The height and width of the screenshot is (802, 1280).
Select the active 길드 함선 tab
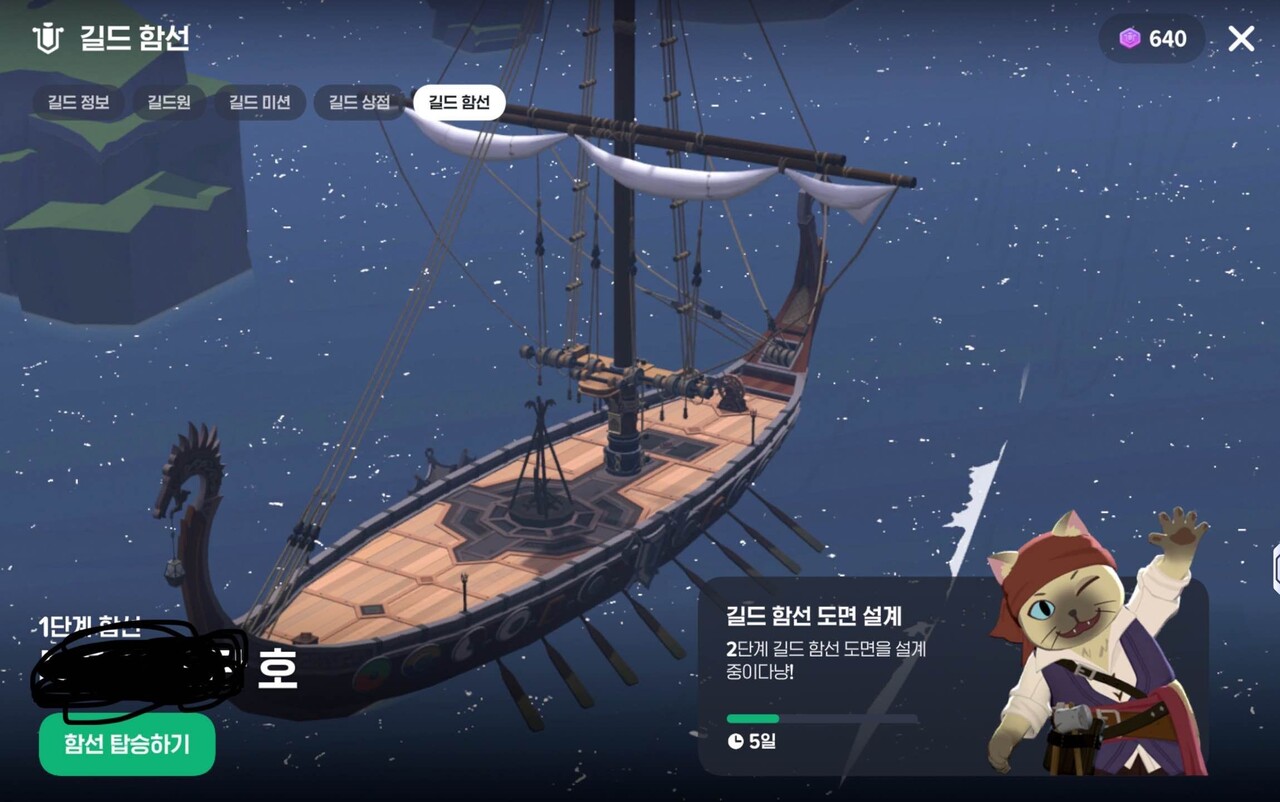click(x=457, y=101)
